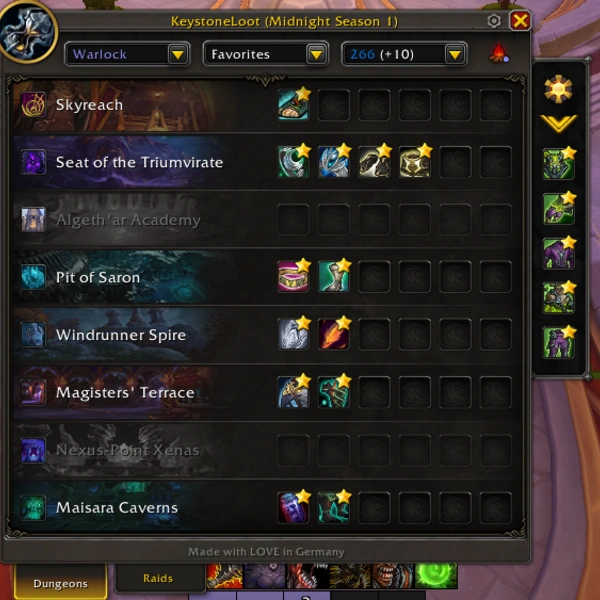
Task: Switch to the Raids tab
Action: (158, 578)
